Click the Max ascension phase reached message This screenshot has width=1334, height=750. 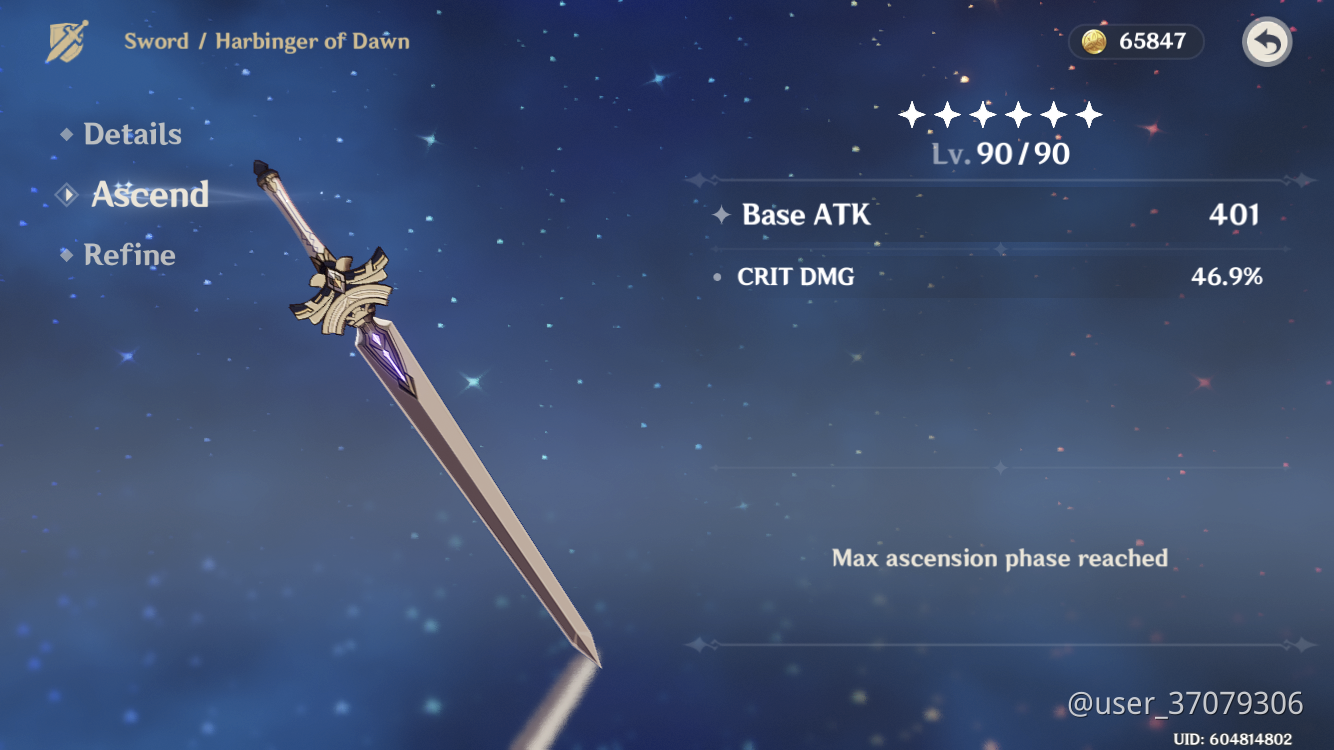[x=999, y=558]
